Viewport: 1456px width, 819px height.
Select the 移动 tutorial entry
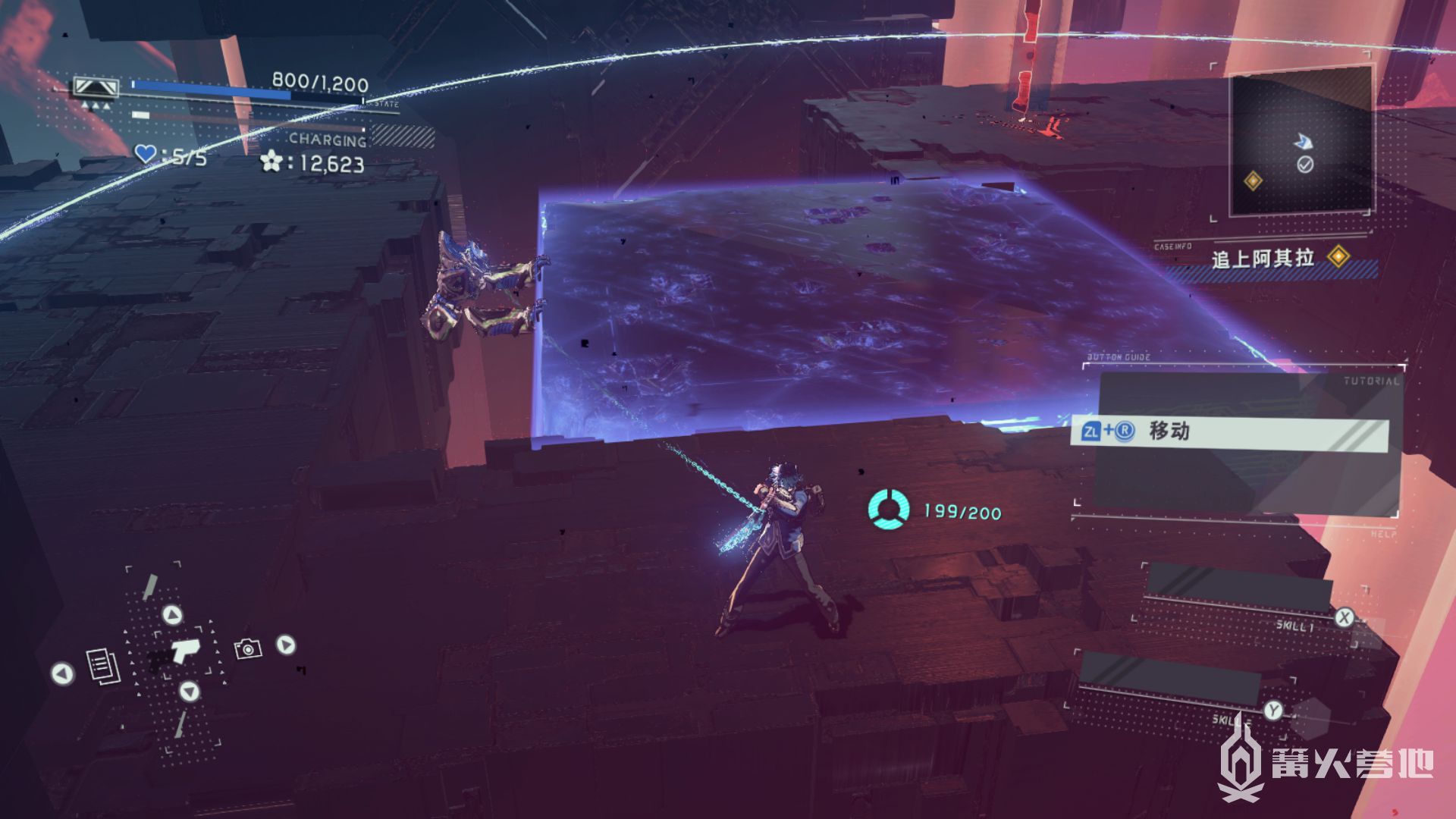click(x=1230, y=432)
